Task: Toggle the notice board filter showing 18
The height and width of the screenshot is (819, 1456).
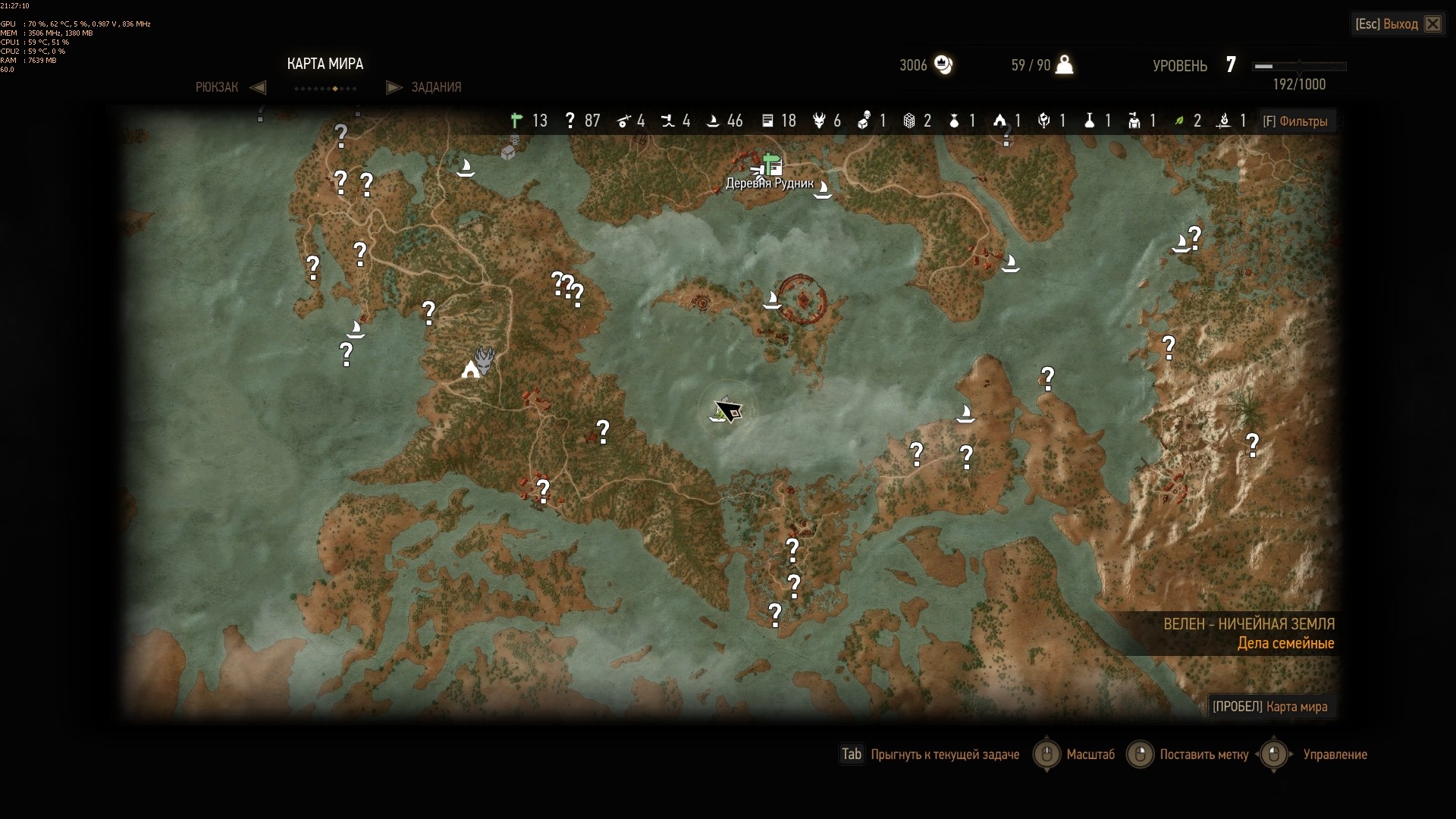Action: 767,121
